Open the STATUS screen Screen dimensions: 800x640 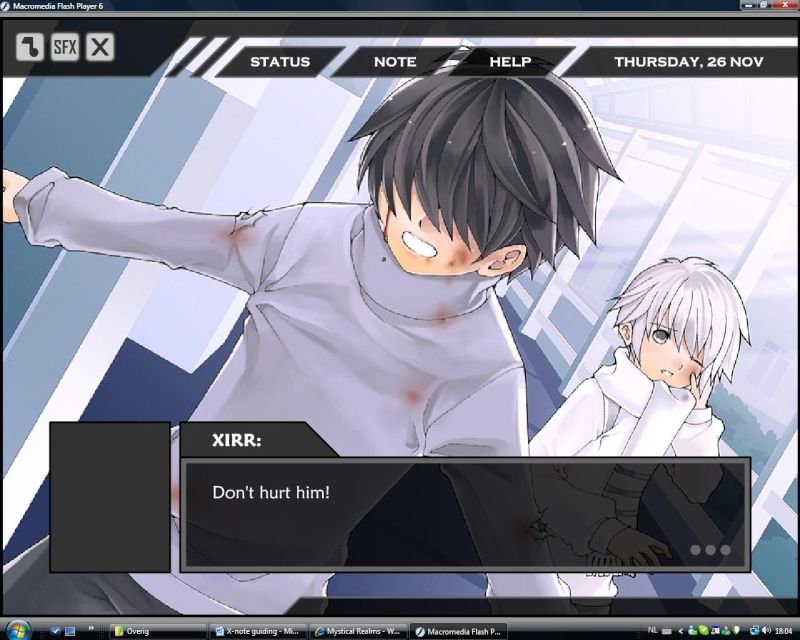pos(280,62)
